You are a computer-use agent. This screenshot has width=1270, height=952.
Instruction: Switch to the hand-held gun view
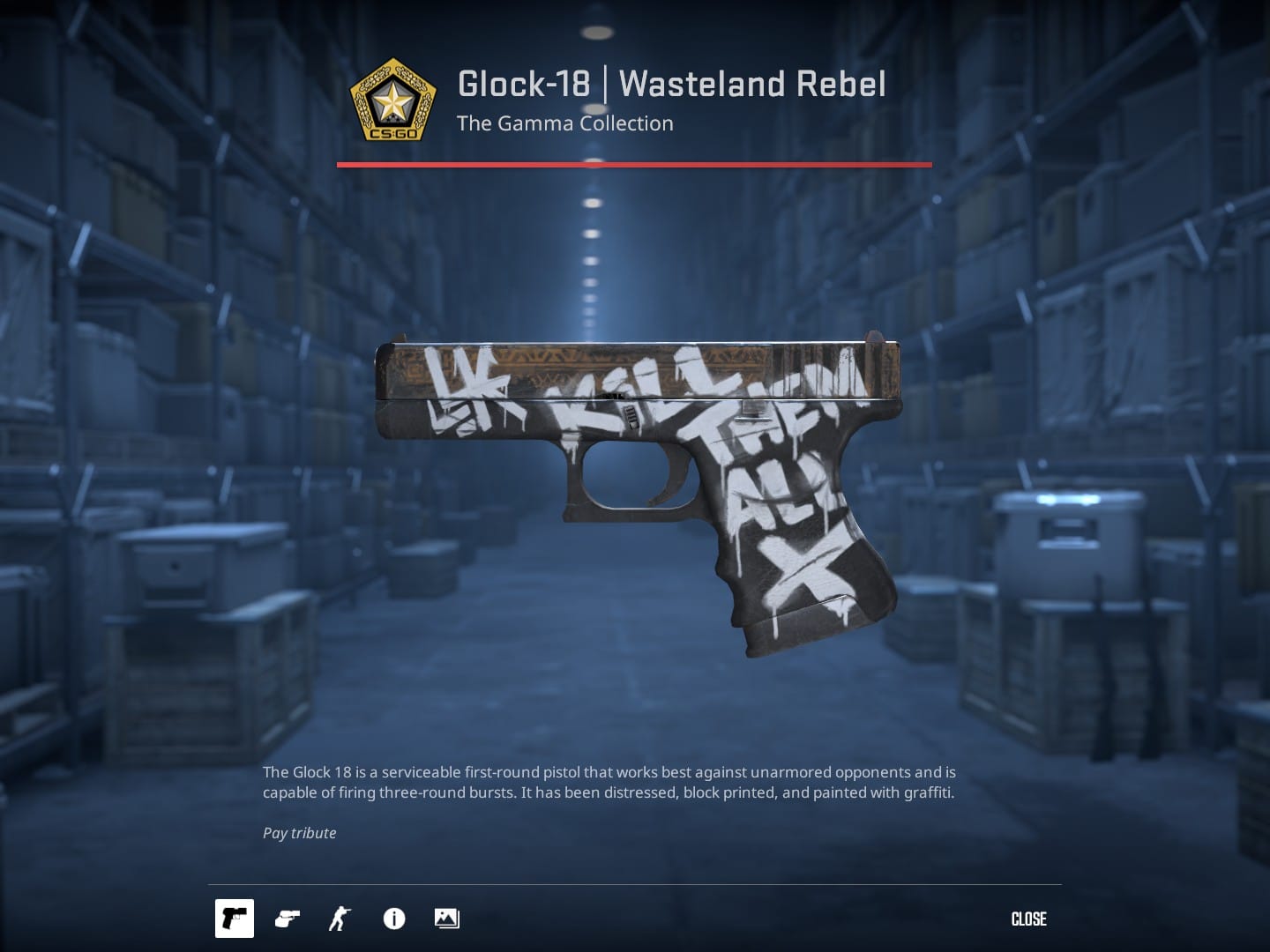click(288, 919)
